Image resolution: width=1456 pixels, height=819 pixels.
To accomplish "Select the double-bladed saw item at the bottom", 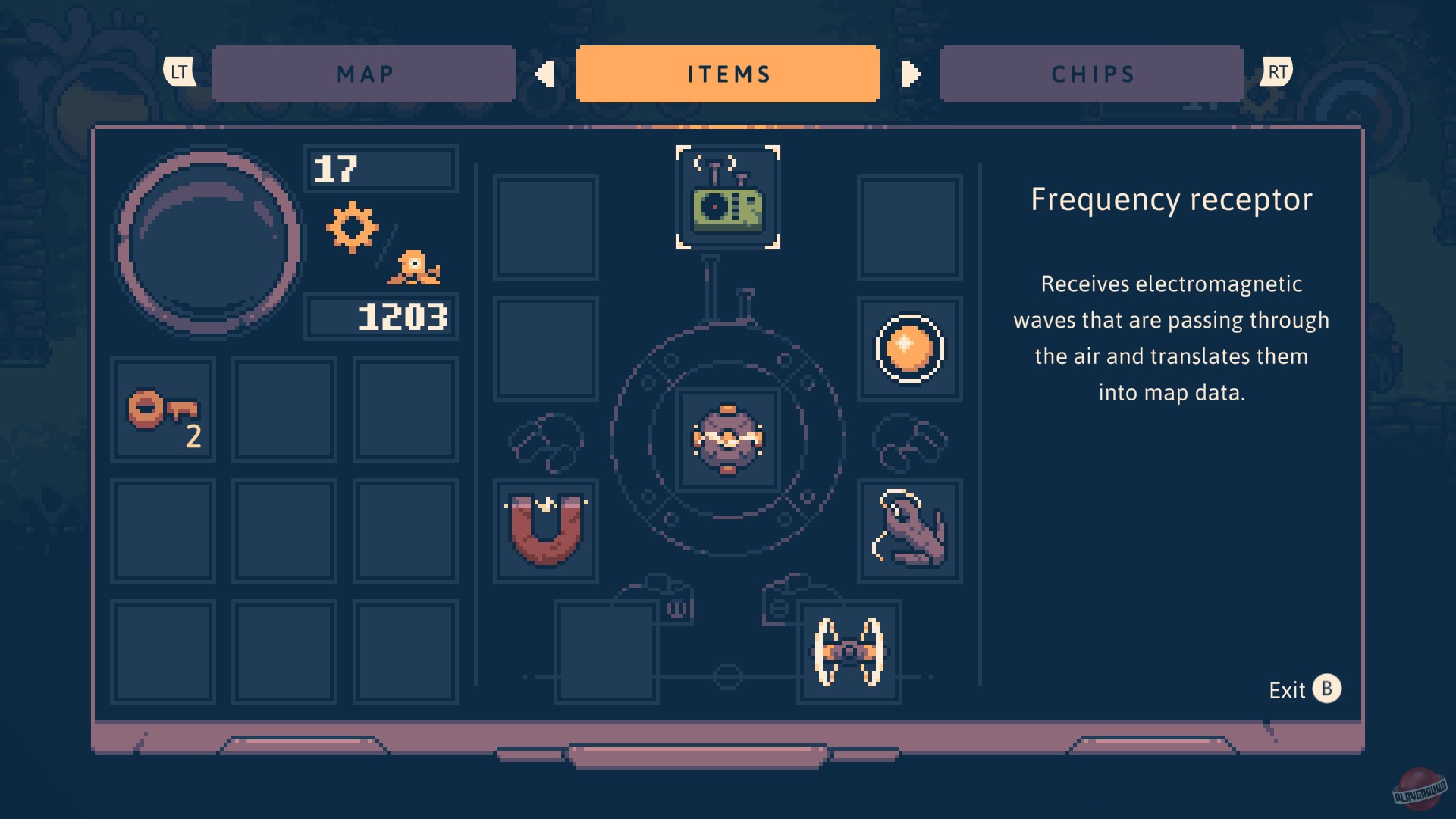I will point(849,652).
